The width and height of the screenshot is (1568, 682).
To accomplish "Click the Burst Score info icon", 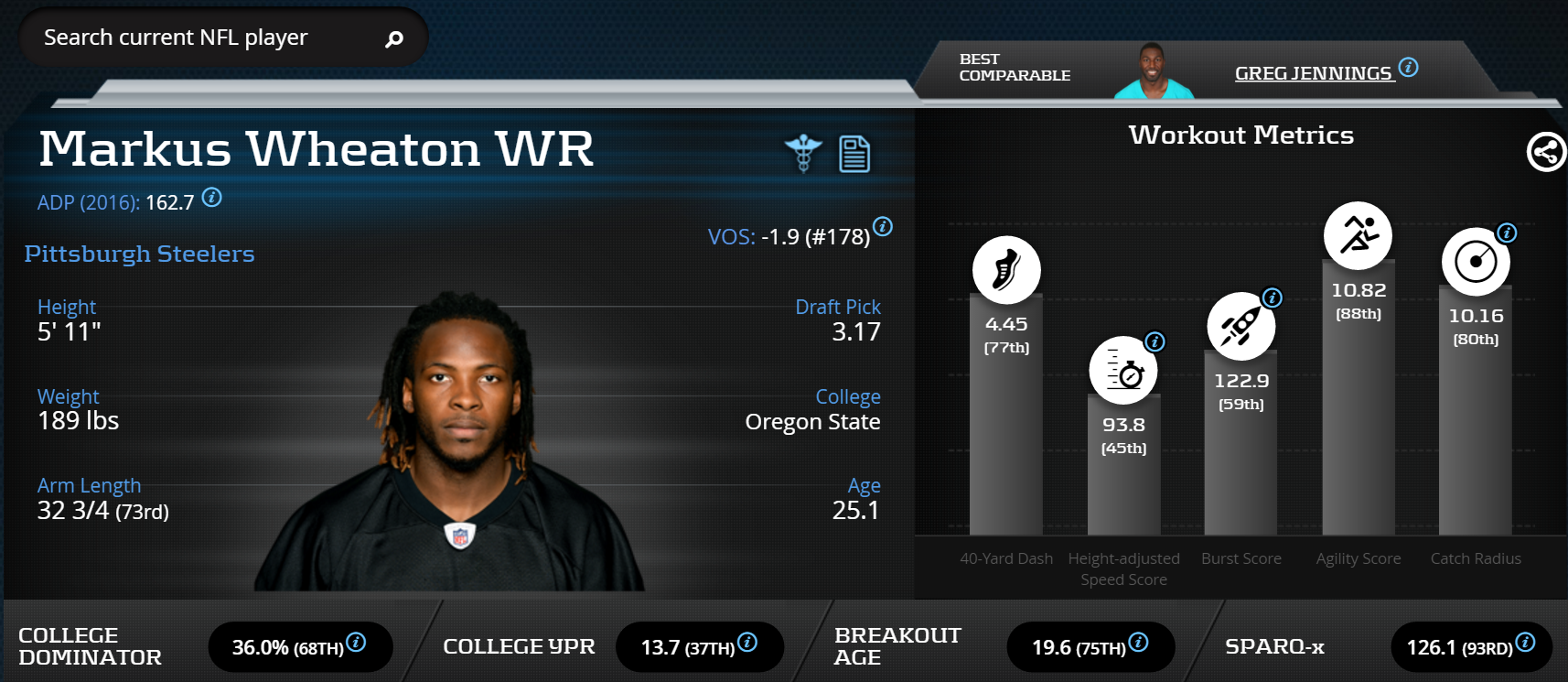I will click(1272, 298).
